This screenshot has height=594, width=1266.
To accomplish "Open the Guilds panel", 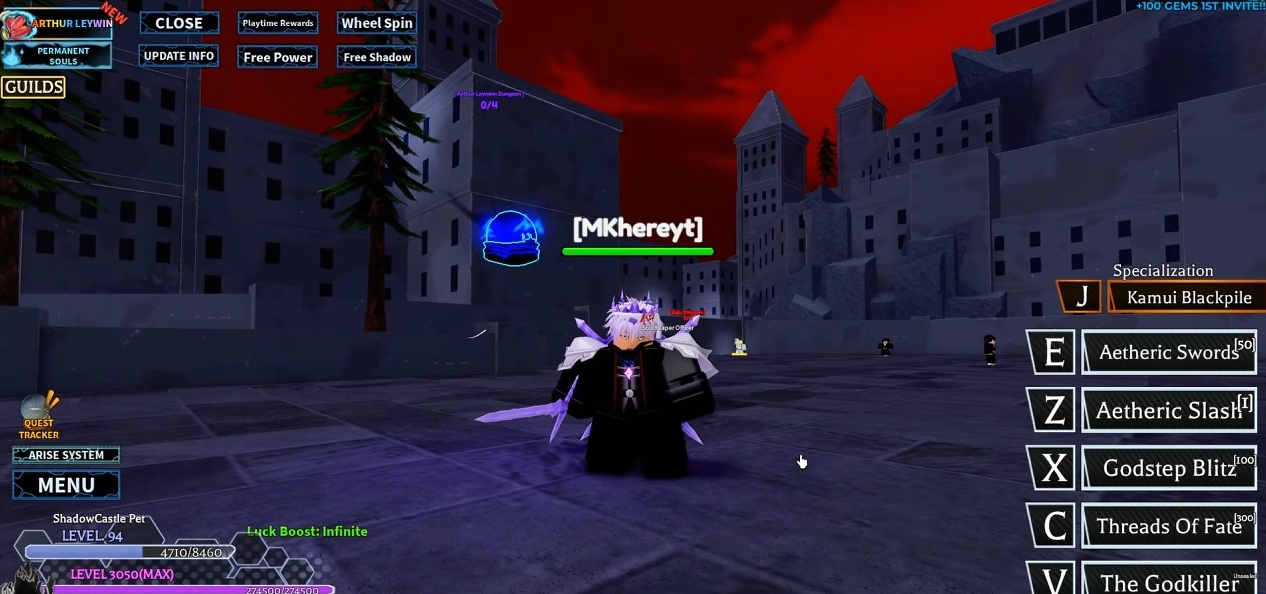I will click(34, 87).
